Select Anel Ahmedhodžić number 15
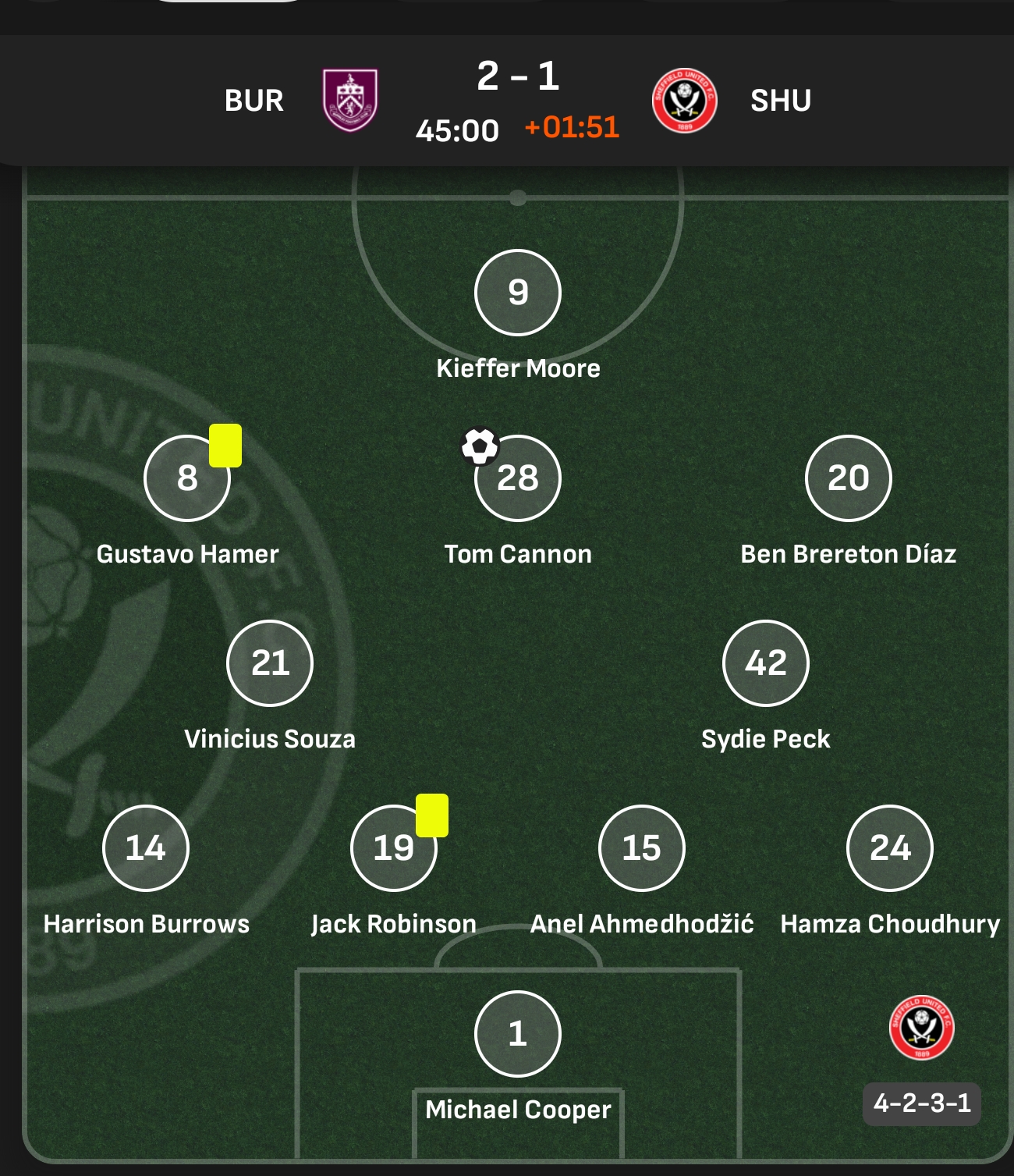The image size is (1014, 1176). click(x=641, y=847)
